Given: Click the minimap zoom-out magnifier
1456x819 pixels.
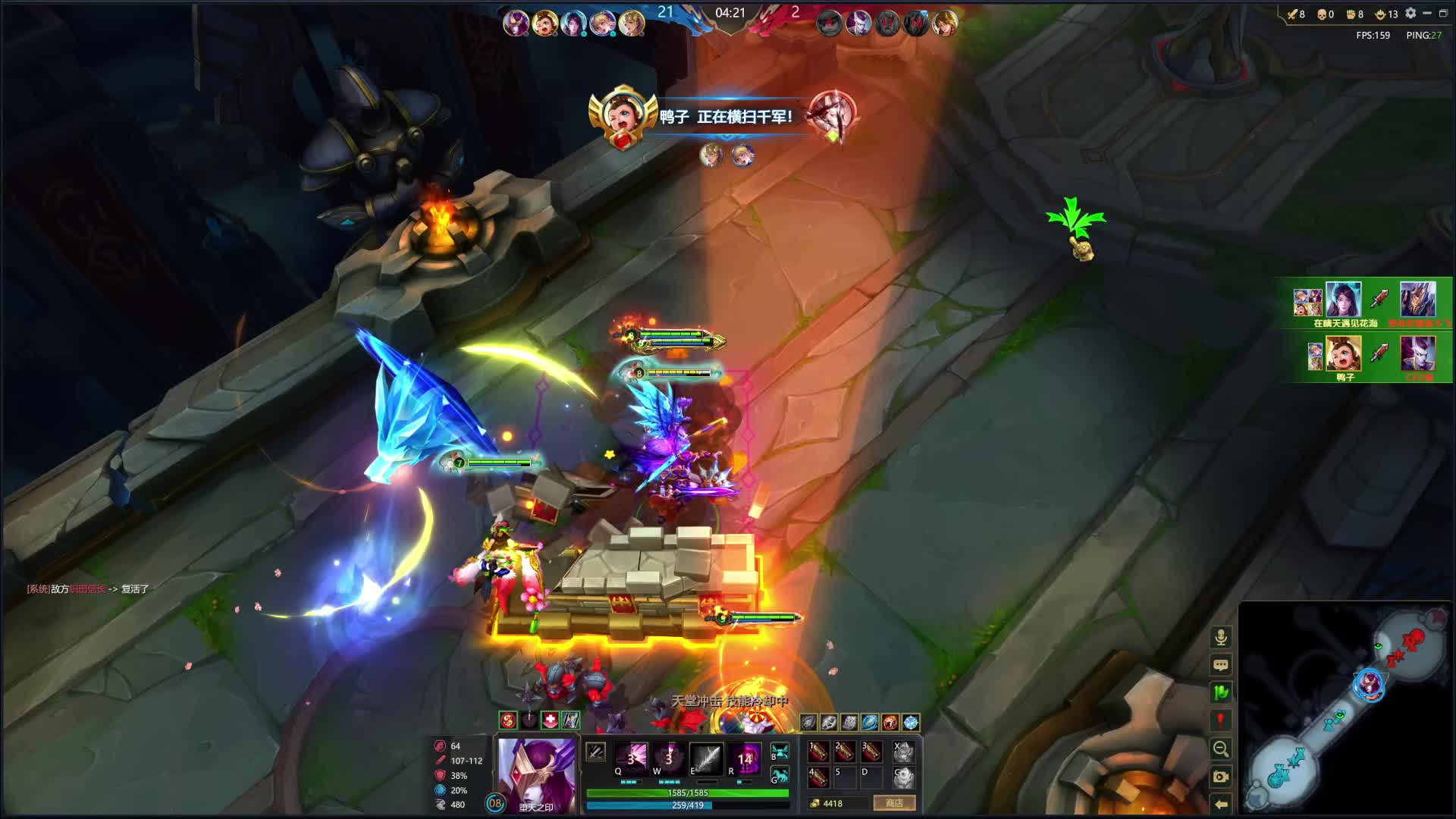Looking at the screenshot, I should (1221, 749).
